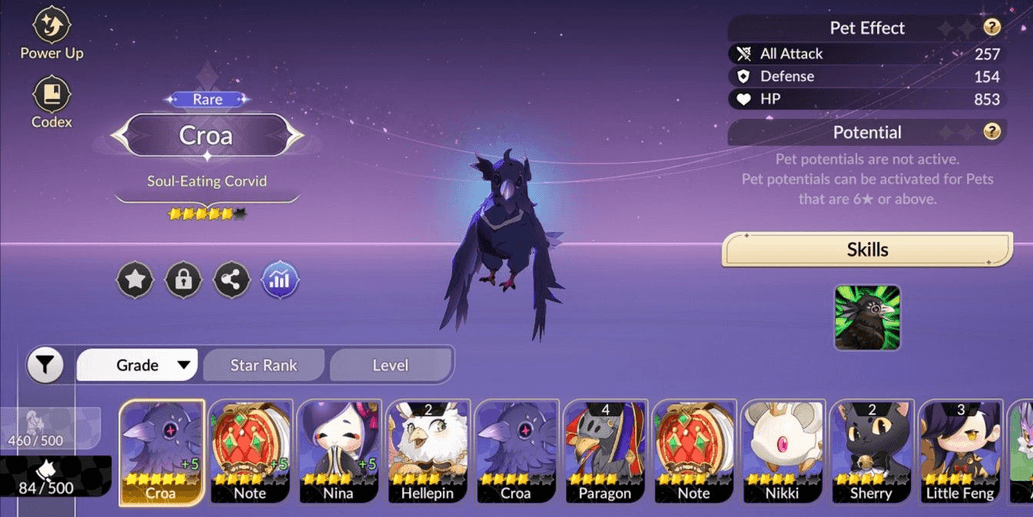This screenshot has height=517, width=1033.
Task: Open the Skills panel
Action: [x=867, y=250]
